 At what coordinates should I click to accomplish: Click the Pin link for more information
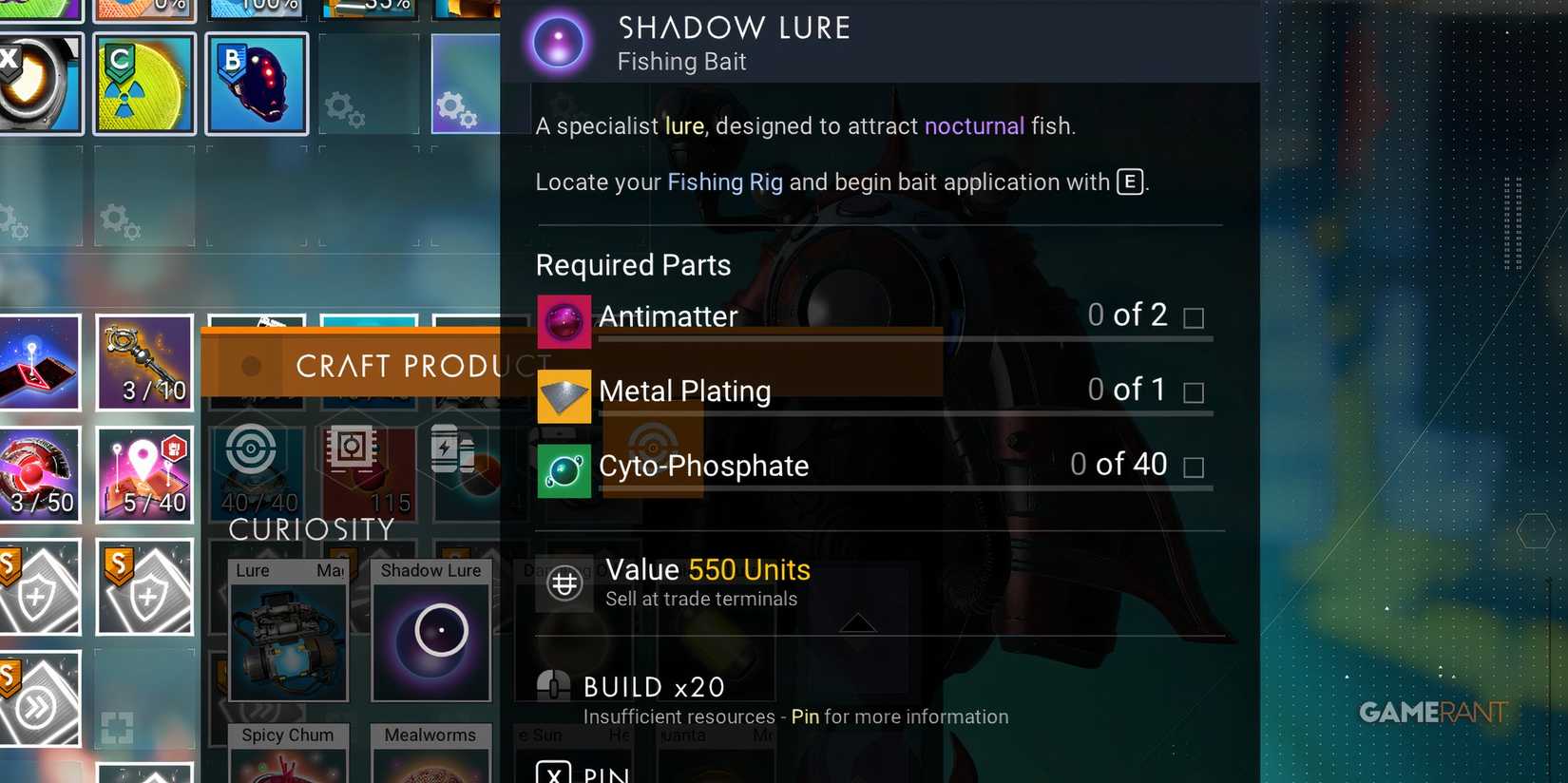point(806,716)
